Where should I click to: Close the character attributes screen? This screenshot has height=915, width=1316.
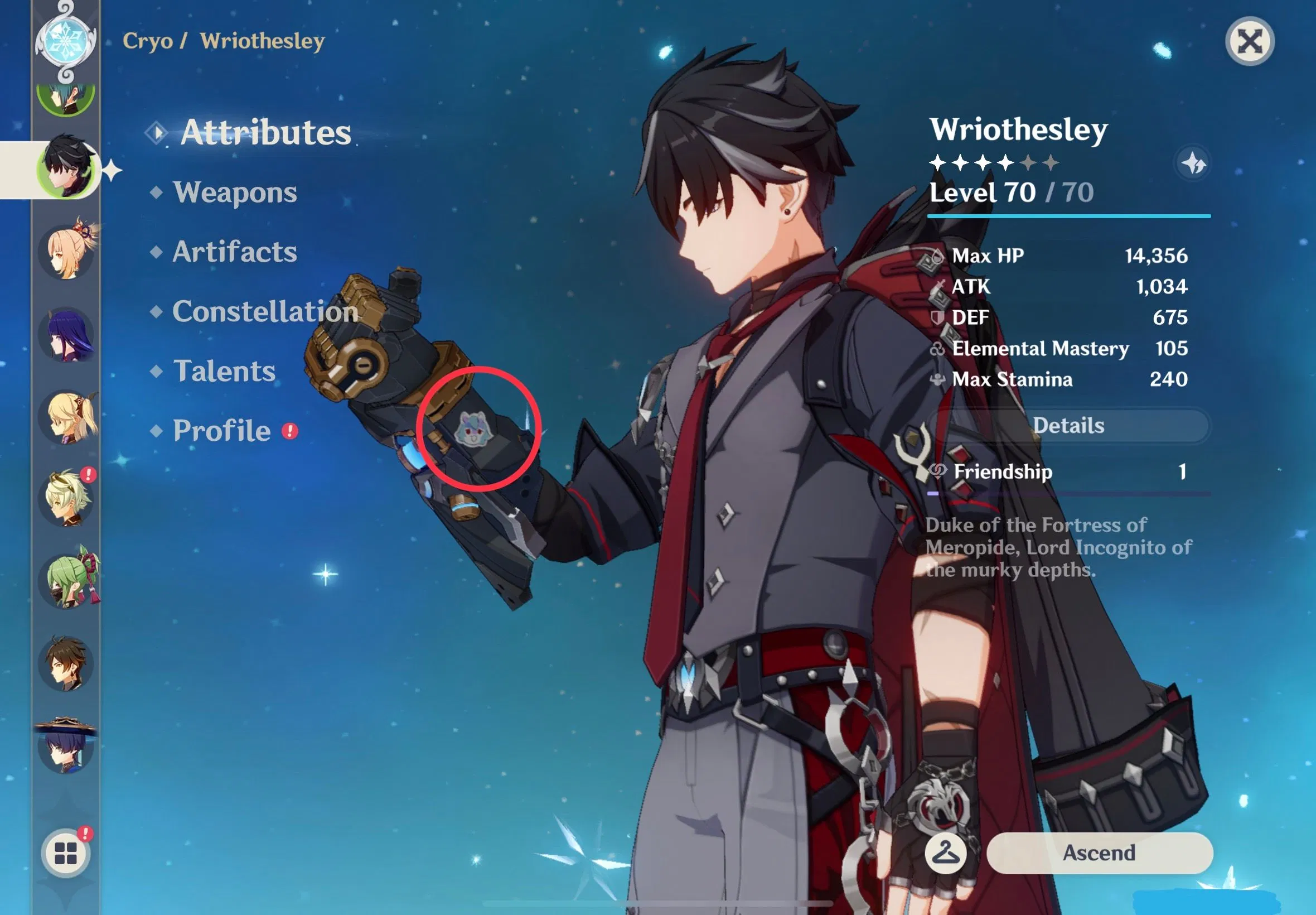tap(1249, 42)
